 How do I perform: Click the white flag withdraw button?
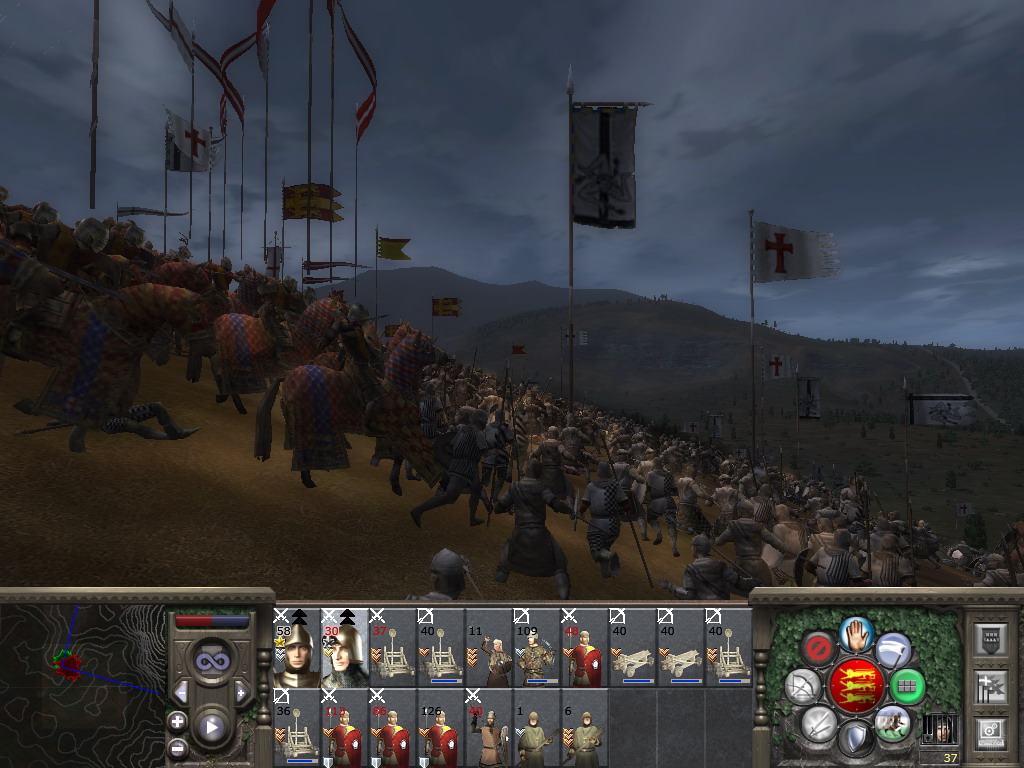894,650
